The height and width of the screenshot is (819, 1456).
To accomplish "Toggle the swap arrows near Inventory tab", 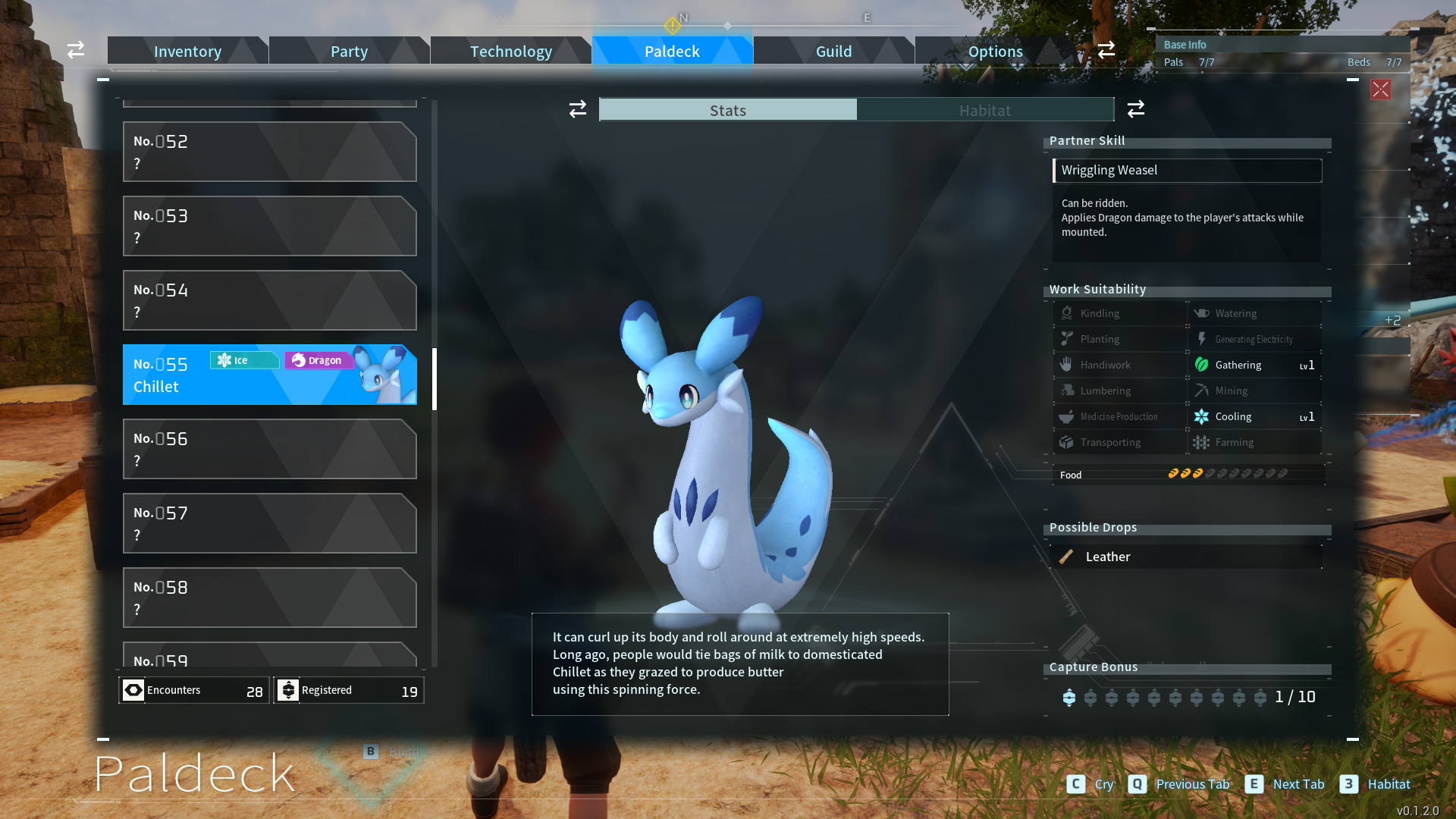I will [75, 50].
